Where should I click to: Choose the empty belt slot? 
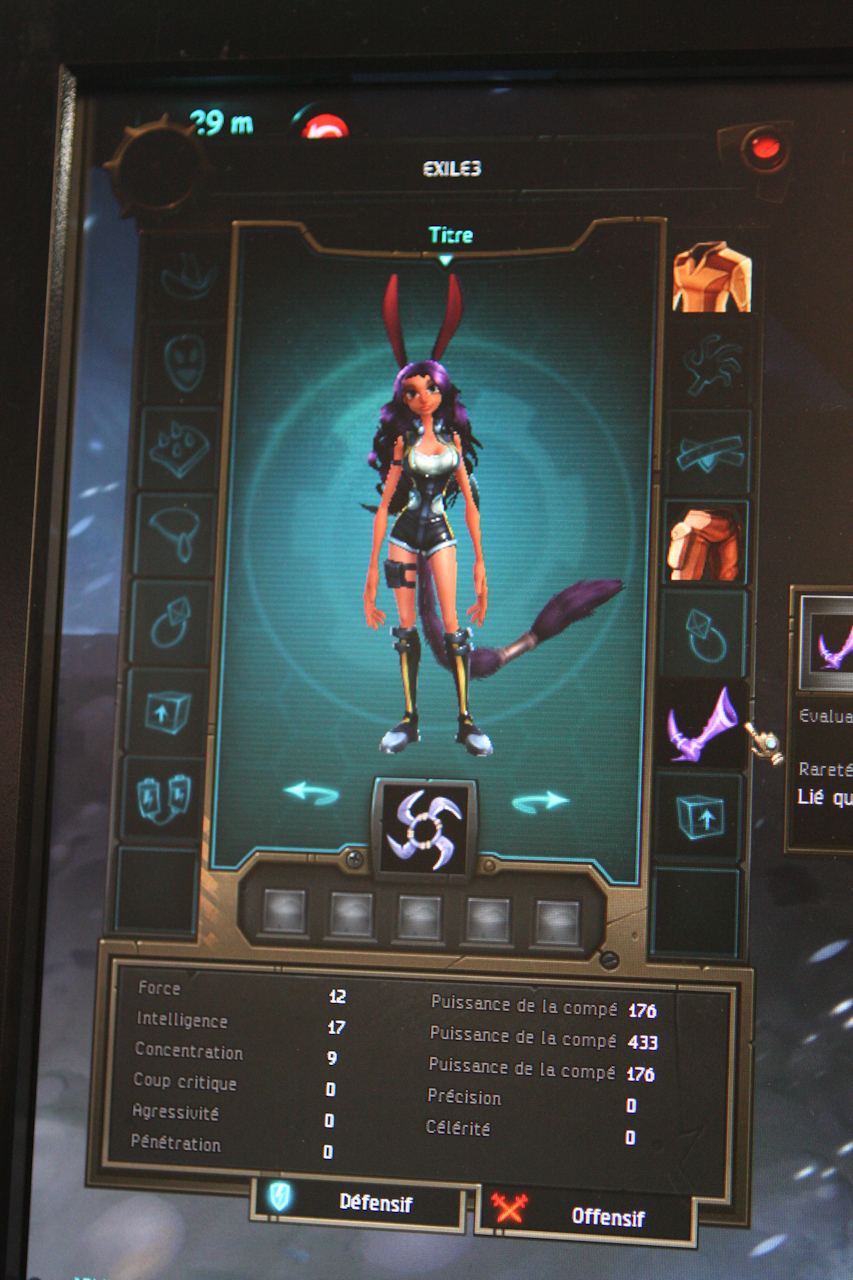(709, 453)
